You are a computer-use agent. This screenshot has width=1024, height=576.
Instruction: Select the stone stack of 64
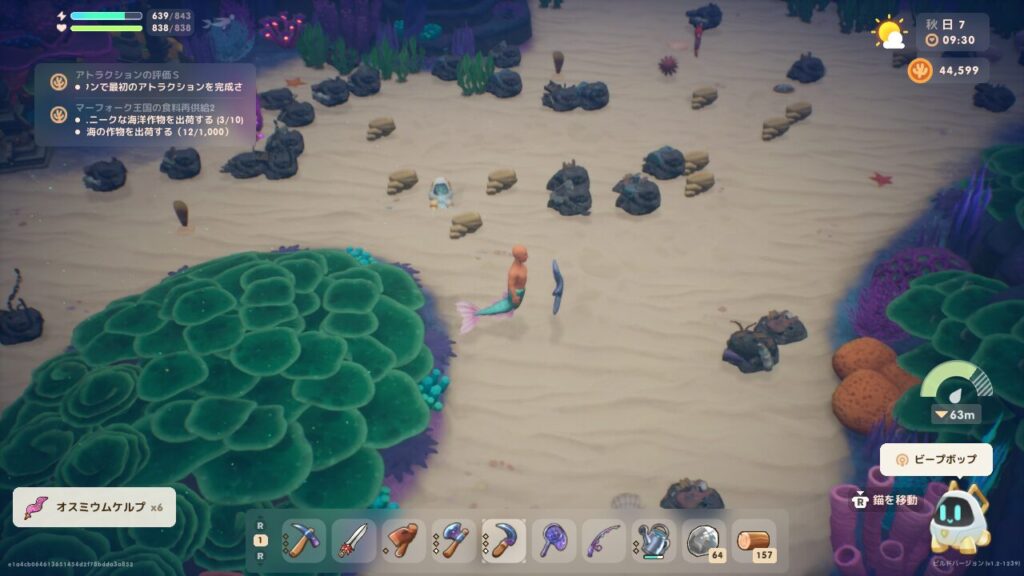(704, 541)
